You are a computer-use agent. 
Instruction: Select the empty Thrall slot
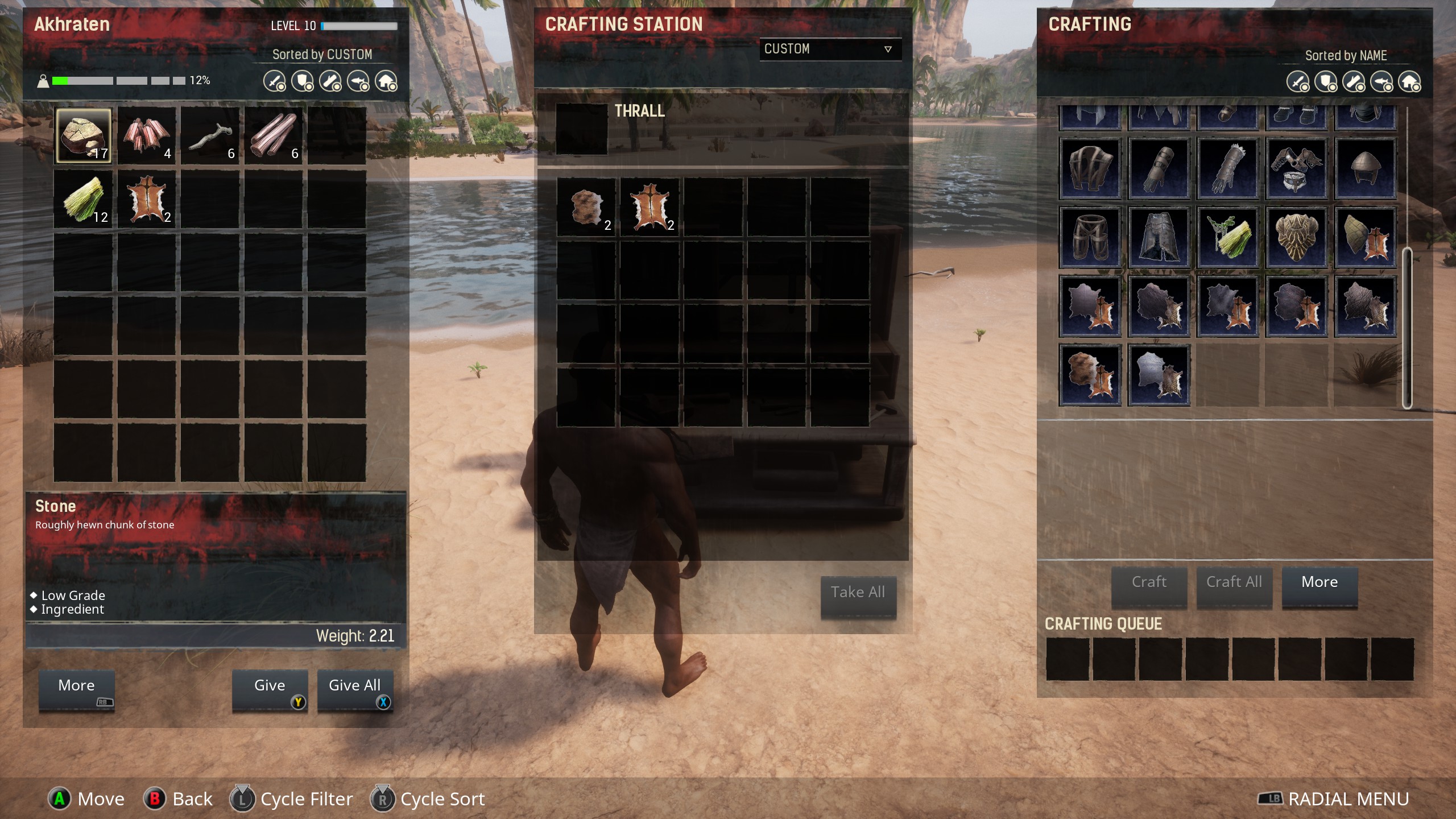581,129
